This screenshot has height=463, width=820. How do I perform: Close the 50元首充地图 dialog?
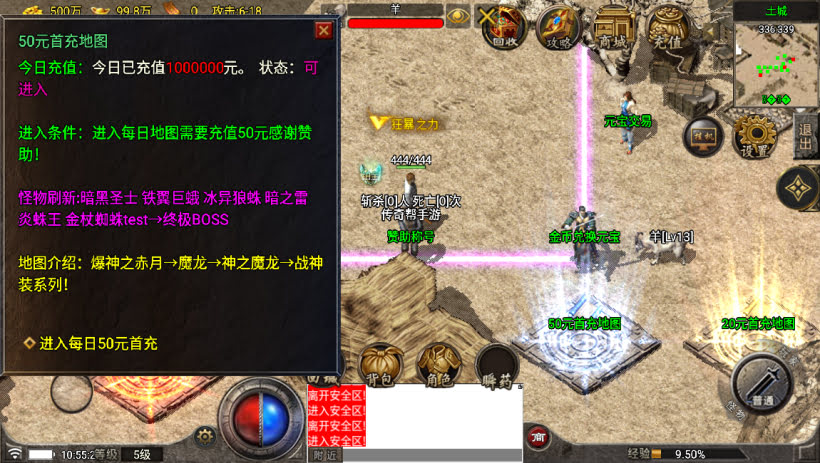(x=323, y=30)
